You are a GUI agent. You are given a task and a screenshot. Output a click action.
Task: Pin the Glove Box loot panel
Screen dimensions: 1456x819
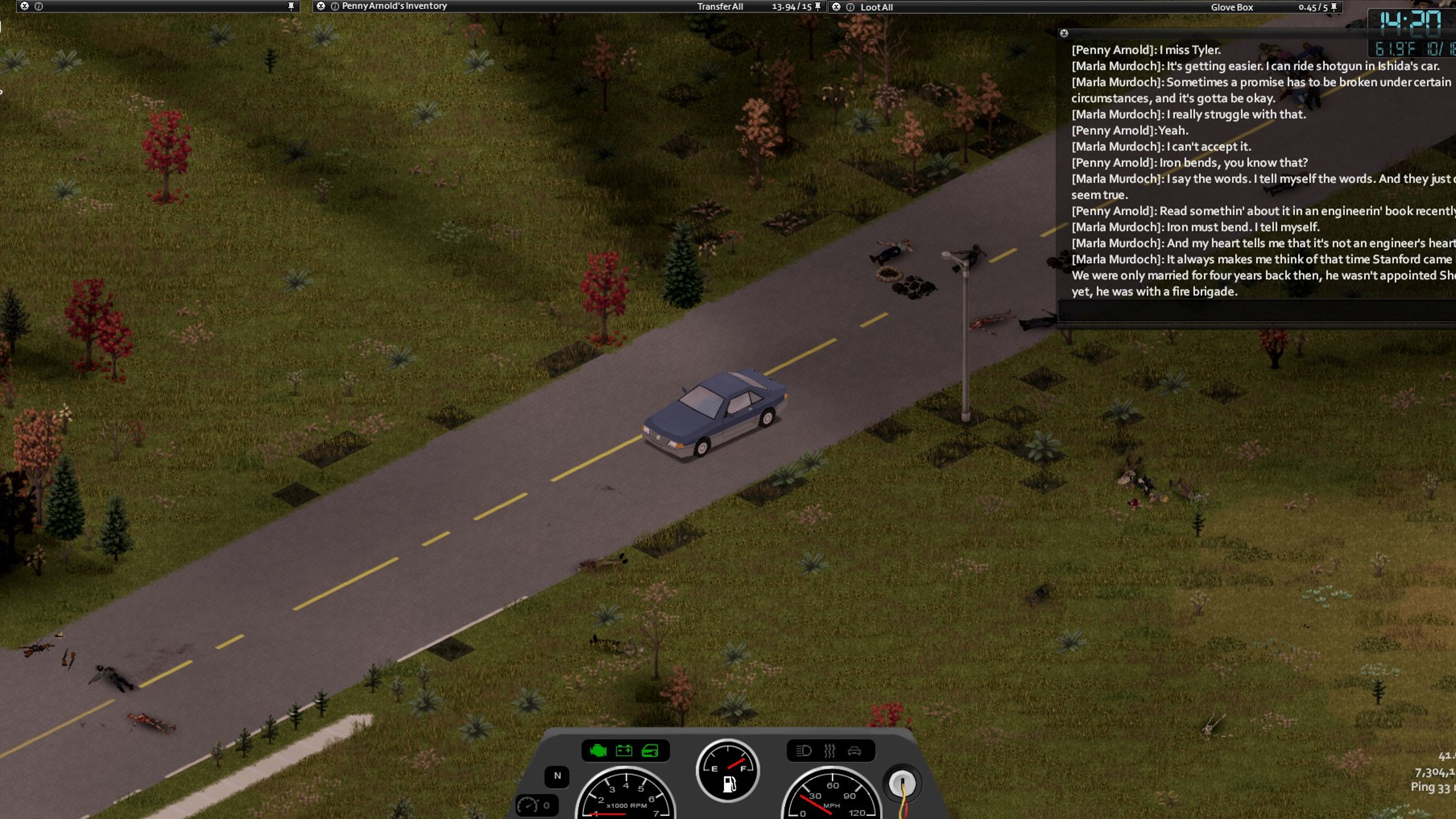[1334, 8]
